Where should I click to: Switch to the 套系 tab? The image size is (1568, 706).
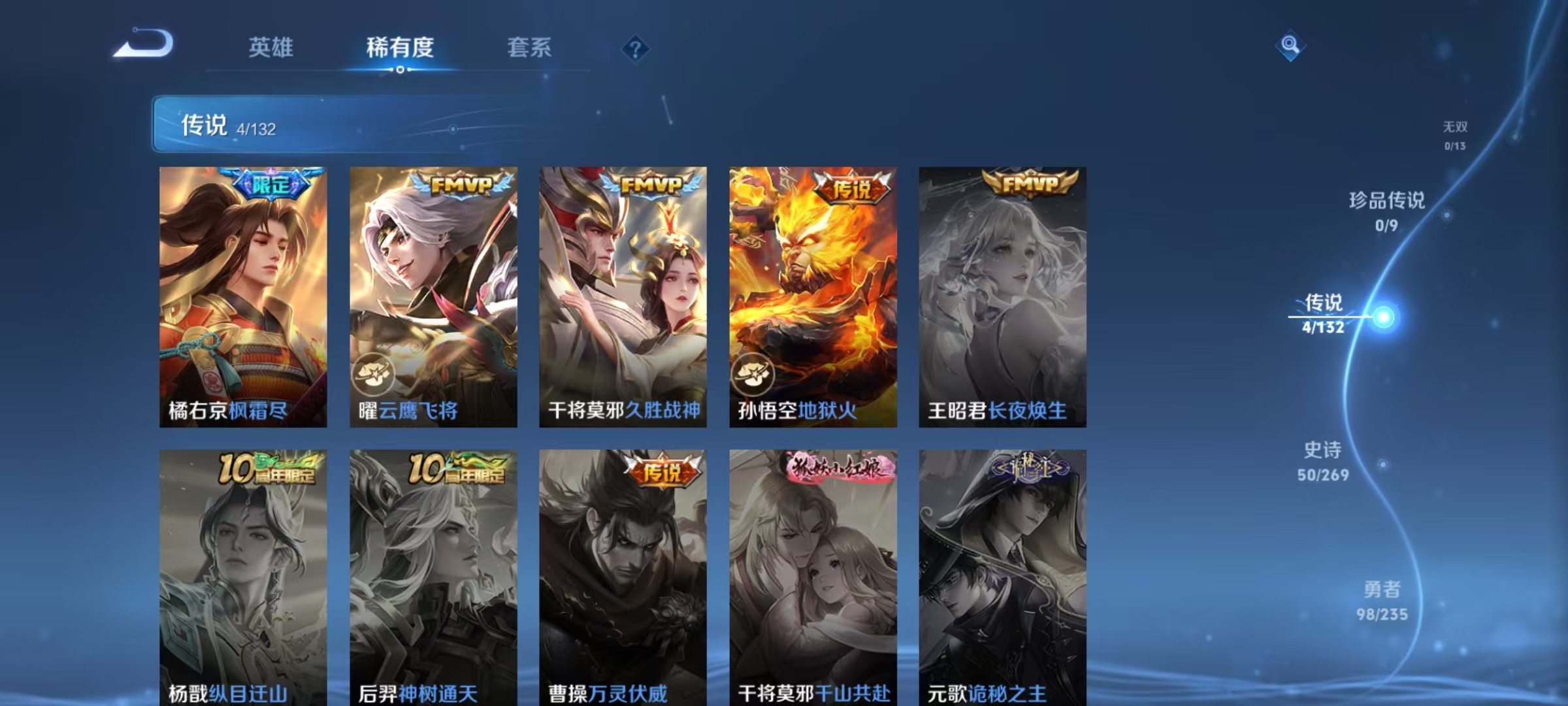tap(529, 46)
